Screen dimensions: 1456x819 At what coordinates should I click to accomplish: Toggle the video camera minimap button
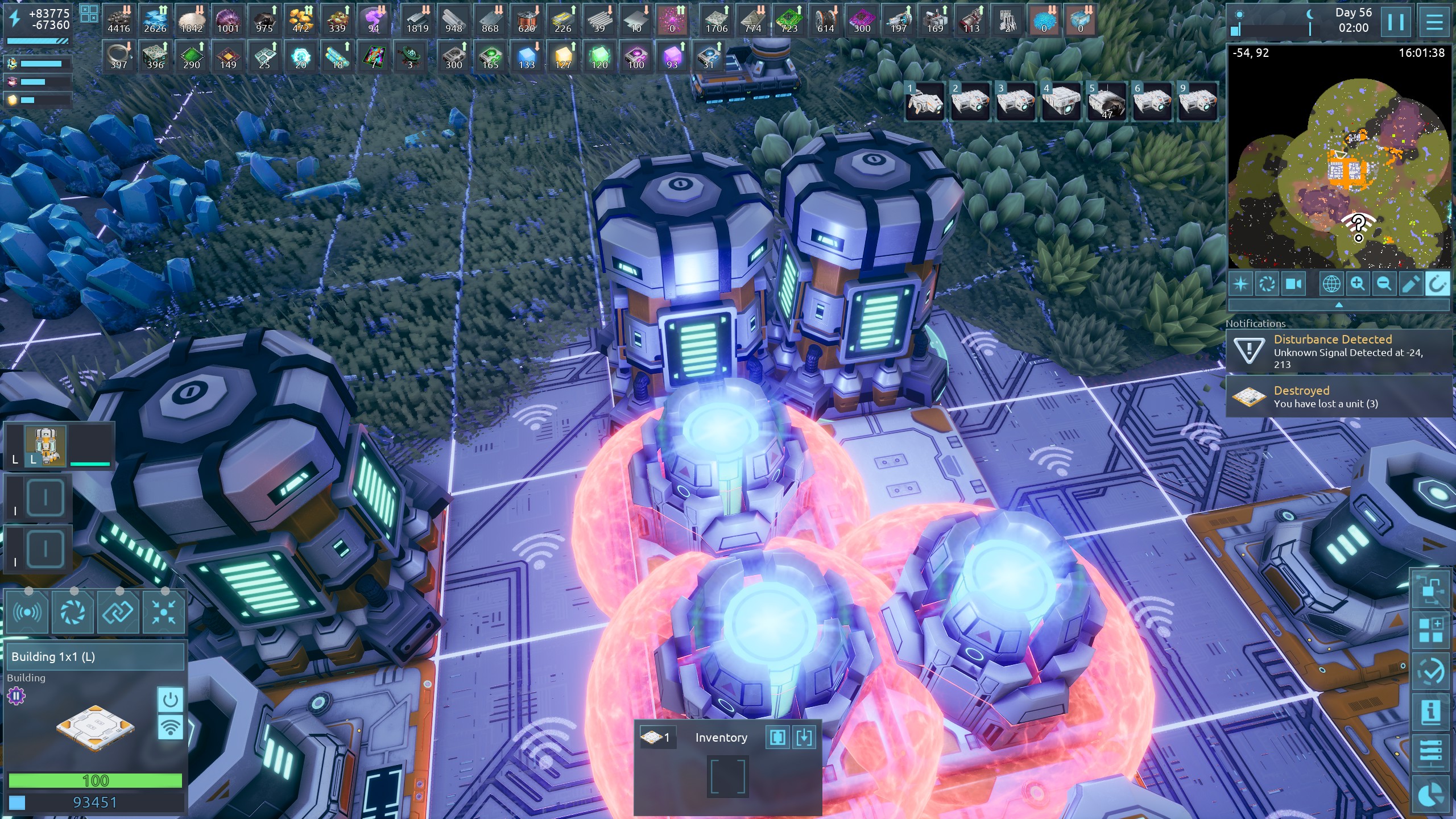[1293, 283]
